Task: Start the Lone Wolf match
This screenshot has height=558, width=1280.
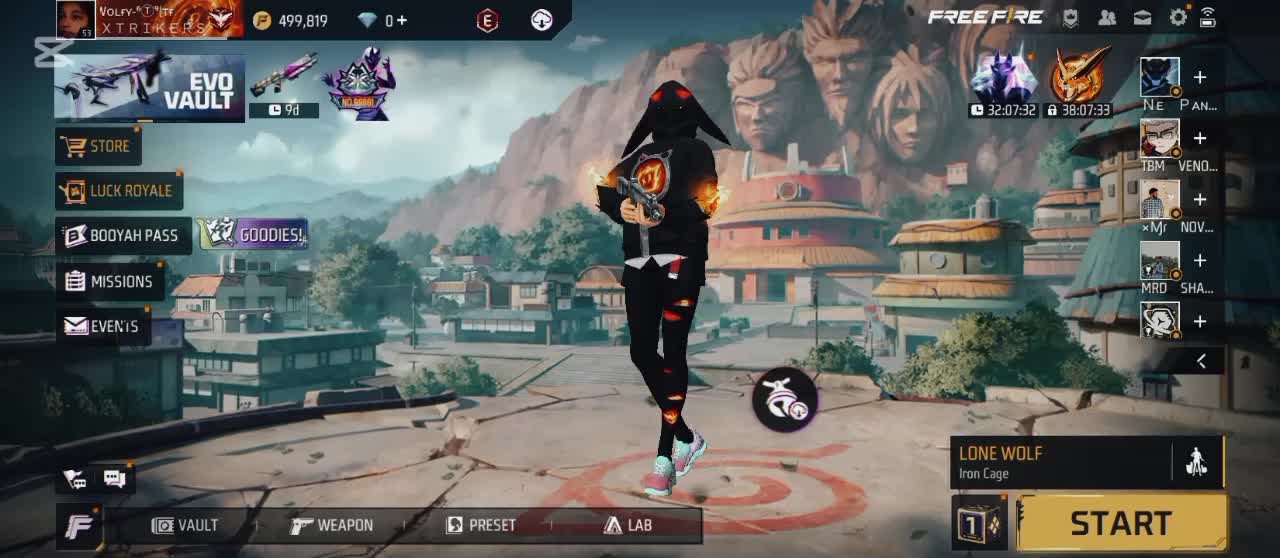Action: pyautogui.click(x=1121, y=523)
